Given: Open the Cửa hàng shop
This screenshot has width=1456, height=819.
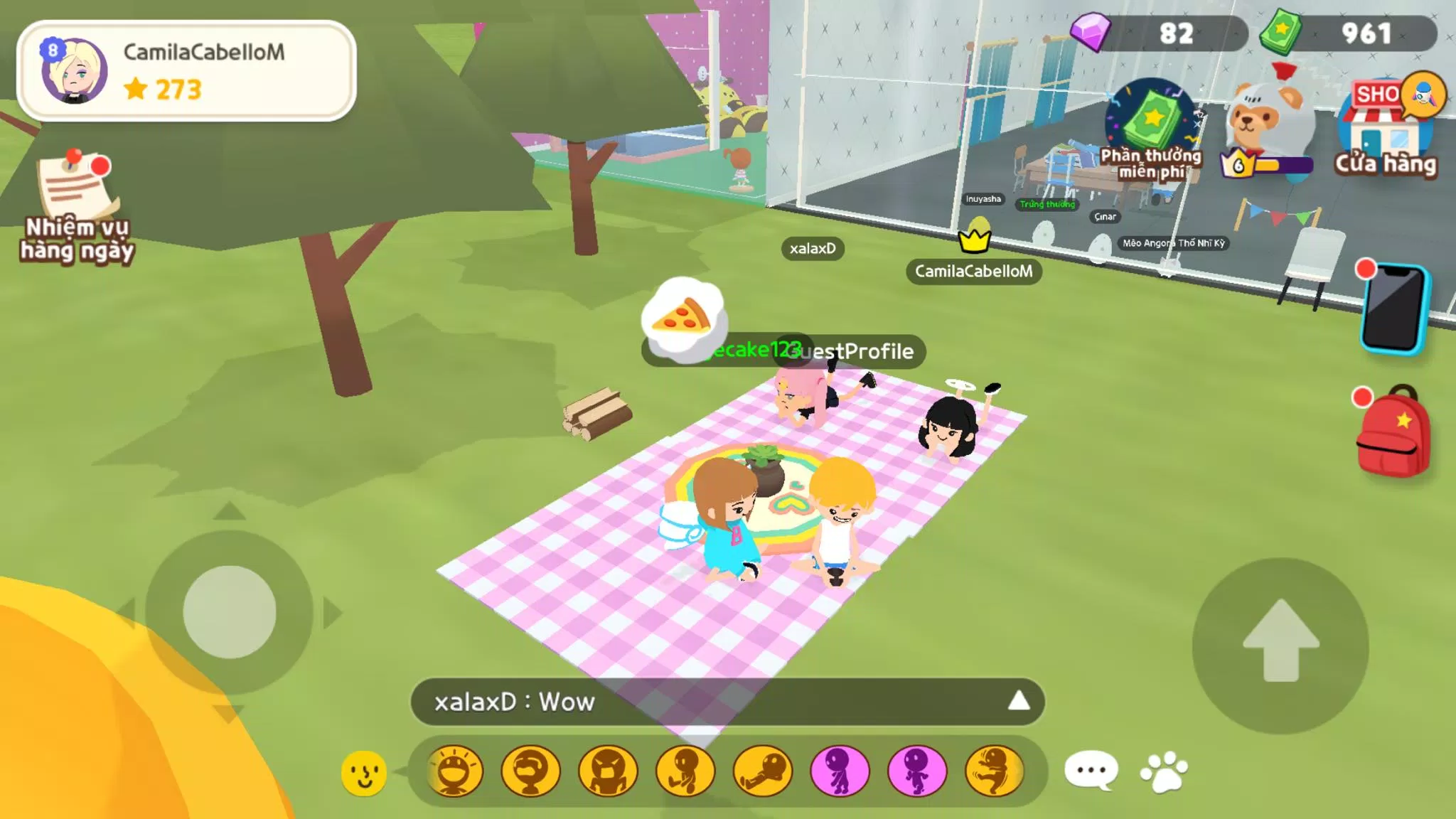Looking at the screenshot, I should (1387, 128).
